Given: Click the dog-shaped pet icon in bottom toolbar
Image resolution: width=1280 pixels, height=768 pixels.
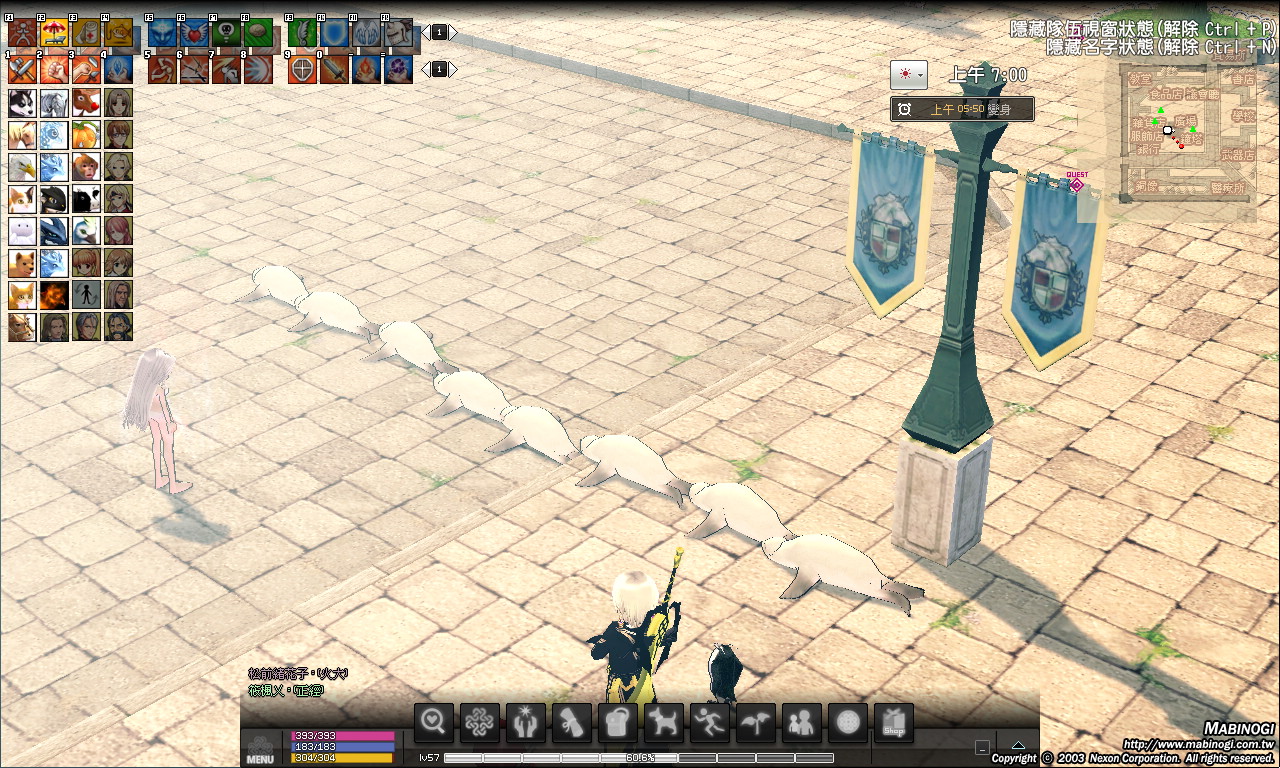Looking at the screenshot, I should pos(662,723).
